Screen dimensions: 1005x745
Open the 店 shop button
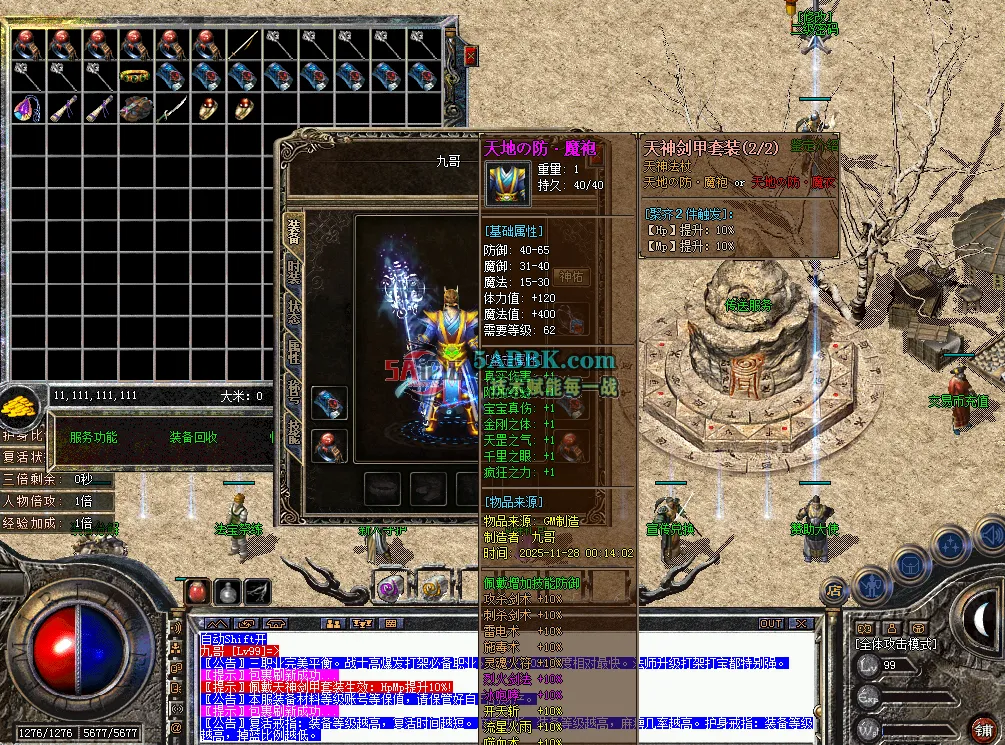834,590
